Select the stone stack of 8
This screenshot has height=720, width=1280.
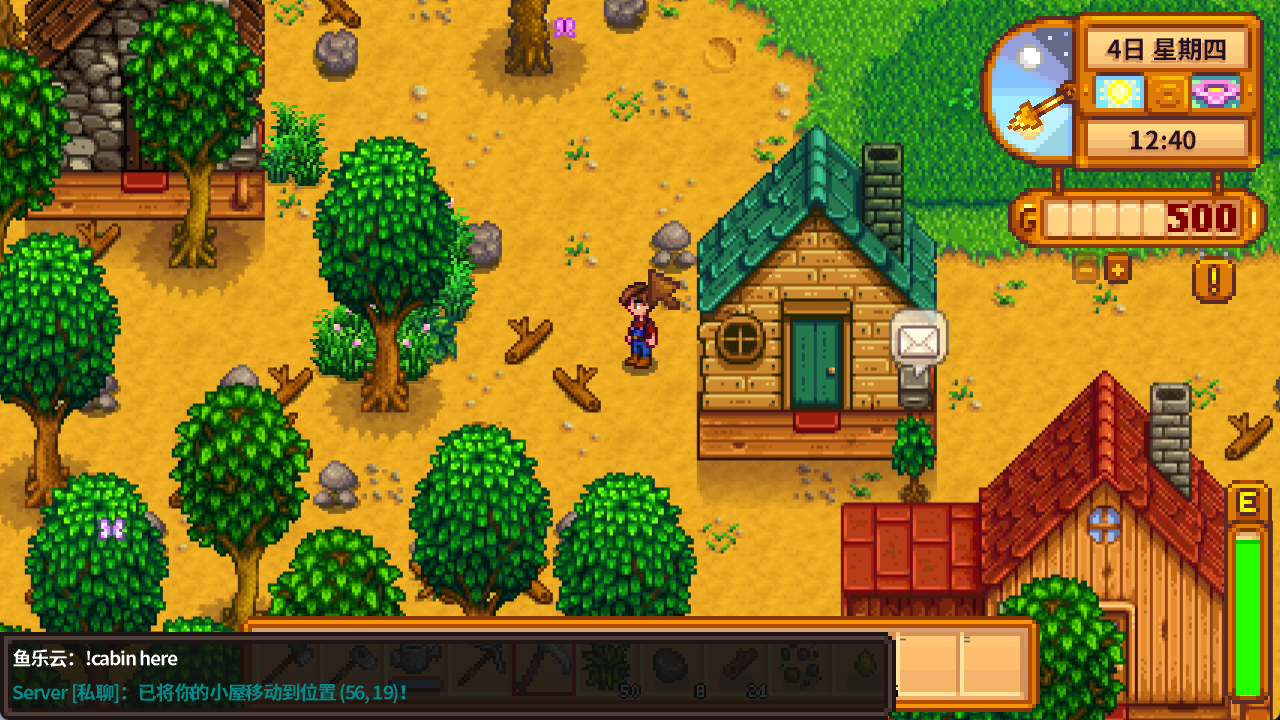coord(670,667)
